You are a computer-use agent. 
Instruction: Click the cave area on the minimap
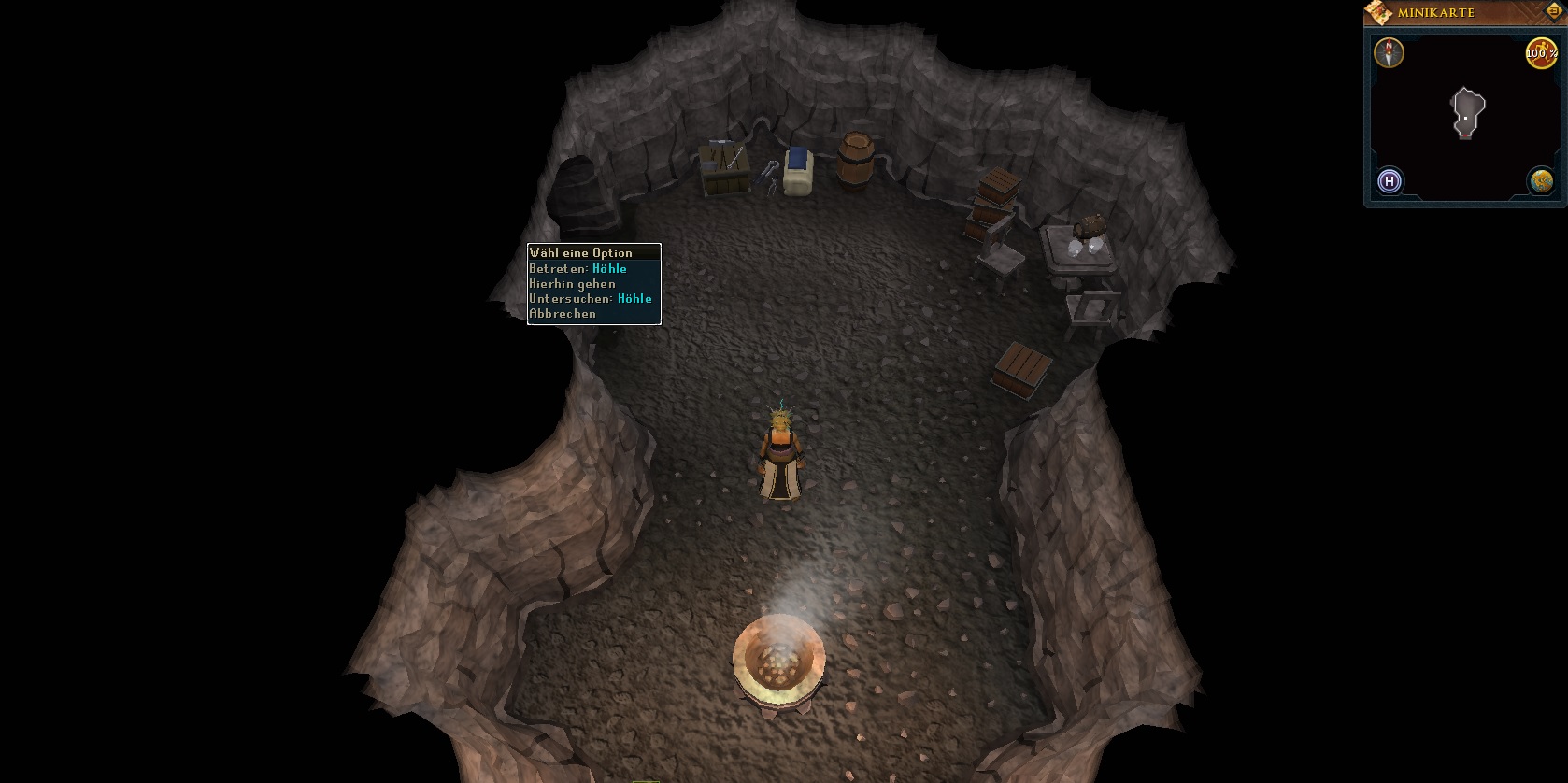click(x=1467, y=112)
